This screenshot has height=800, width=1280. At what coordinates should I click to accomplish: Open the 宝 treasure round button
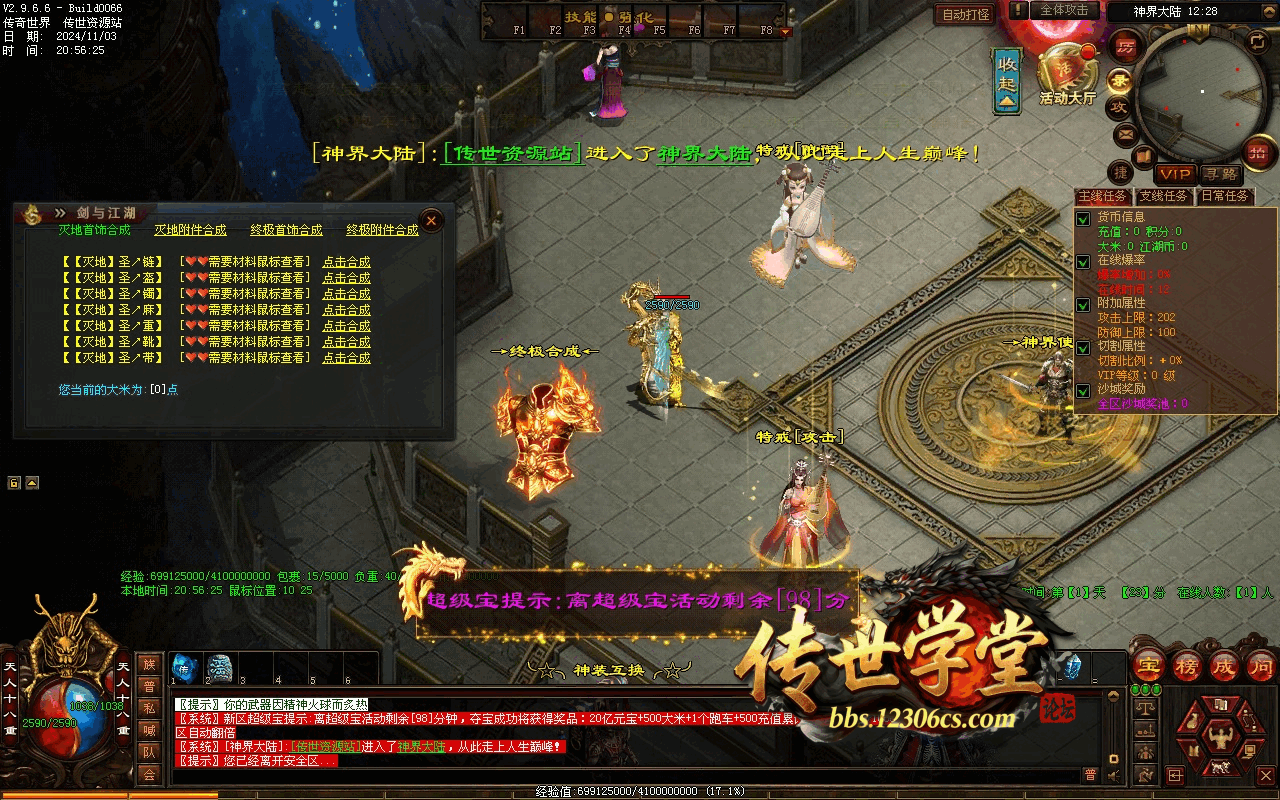(x=1149, y=664)
